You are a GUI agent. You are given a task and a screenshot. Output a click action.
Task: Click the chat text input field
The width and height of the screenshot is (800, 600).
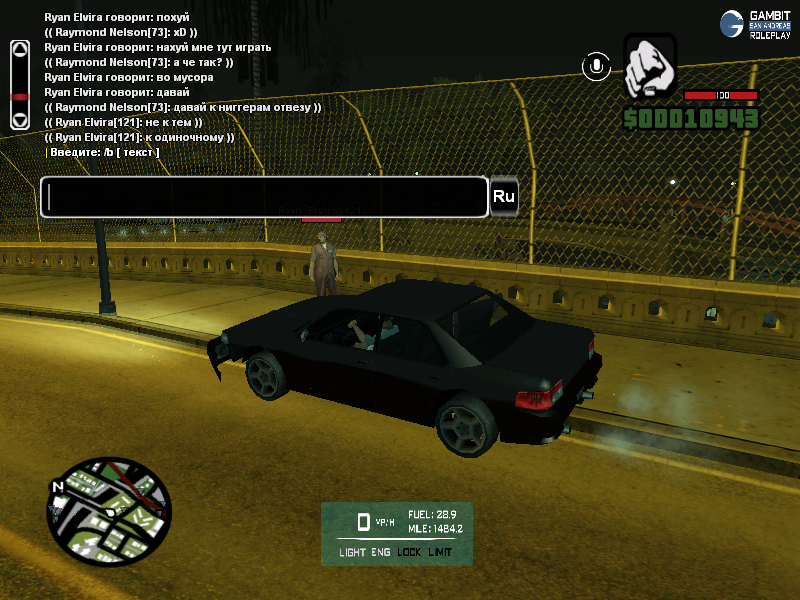pos(264,197)
